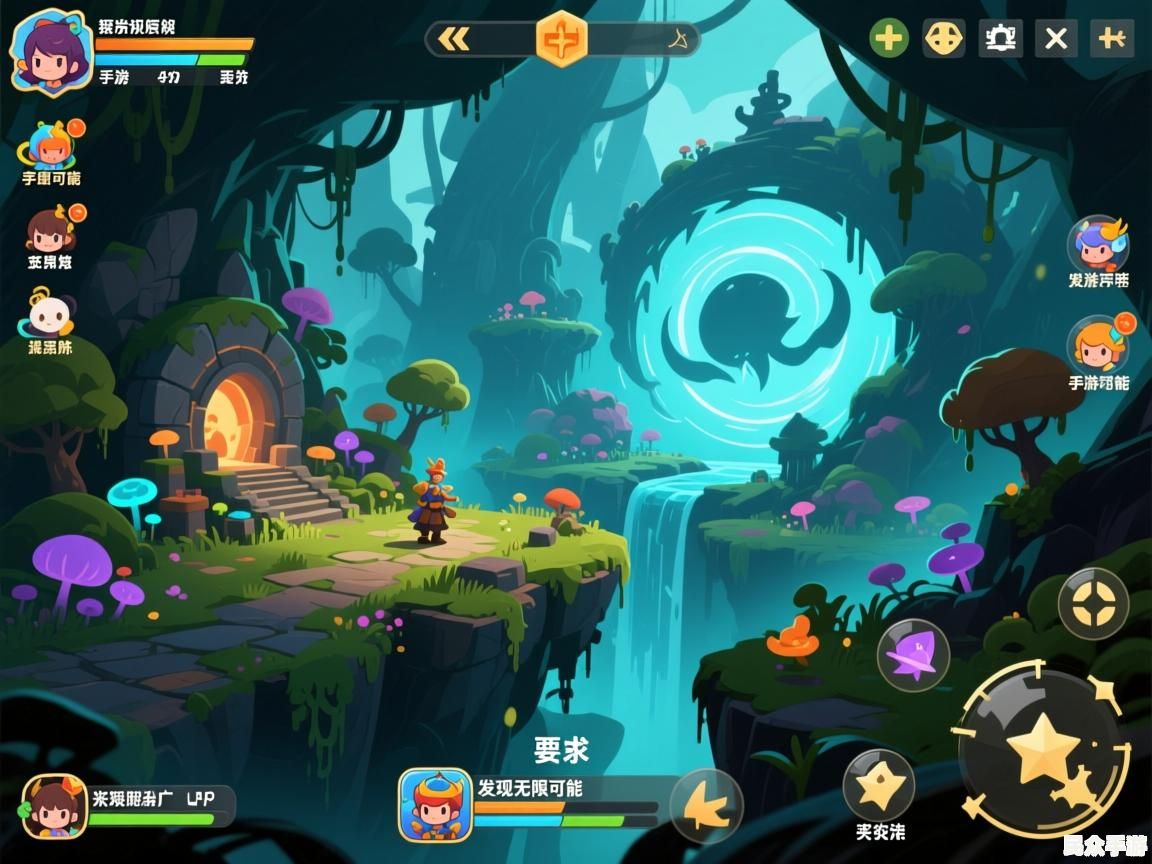
Task: Open the gear settings icon
Action: pos(1000,39)
